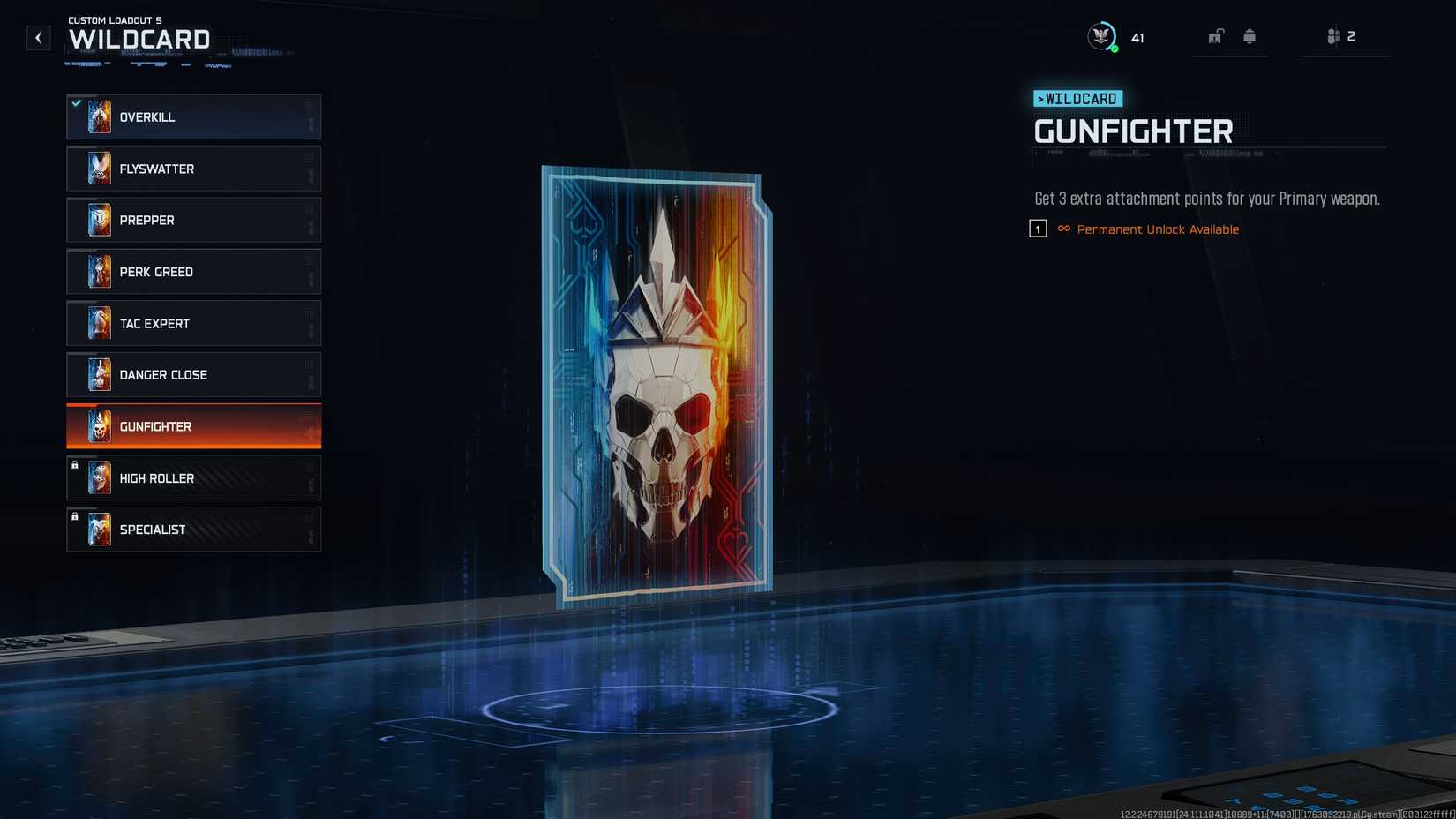Screen dimensions: 1456x819
Task: Click the lock icon on SPECIALIST
Action: [75, 516]
